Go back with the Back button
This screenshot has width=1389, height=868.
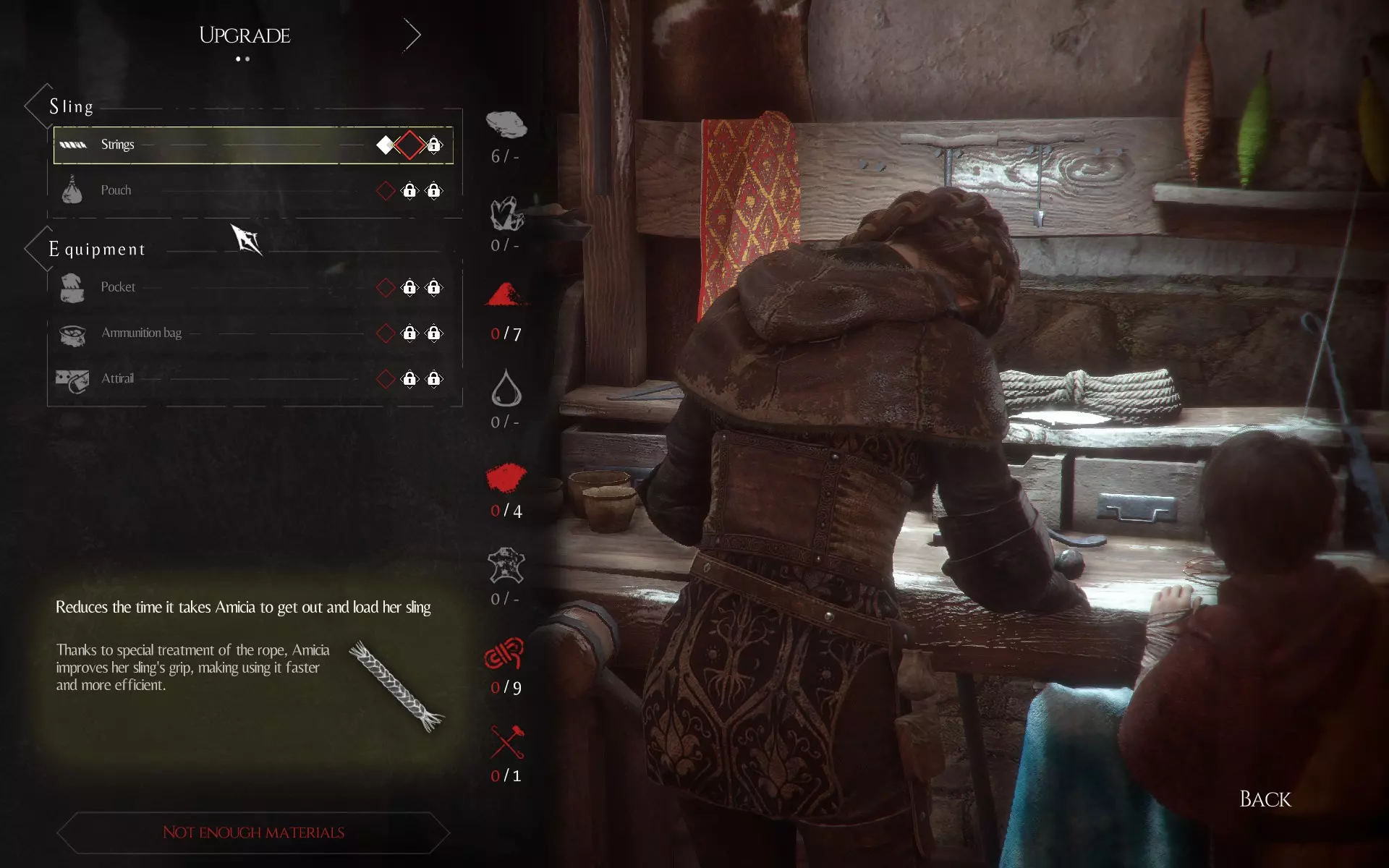coord(1265,799)
